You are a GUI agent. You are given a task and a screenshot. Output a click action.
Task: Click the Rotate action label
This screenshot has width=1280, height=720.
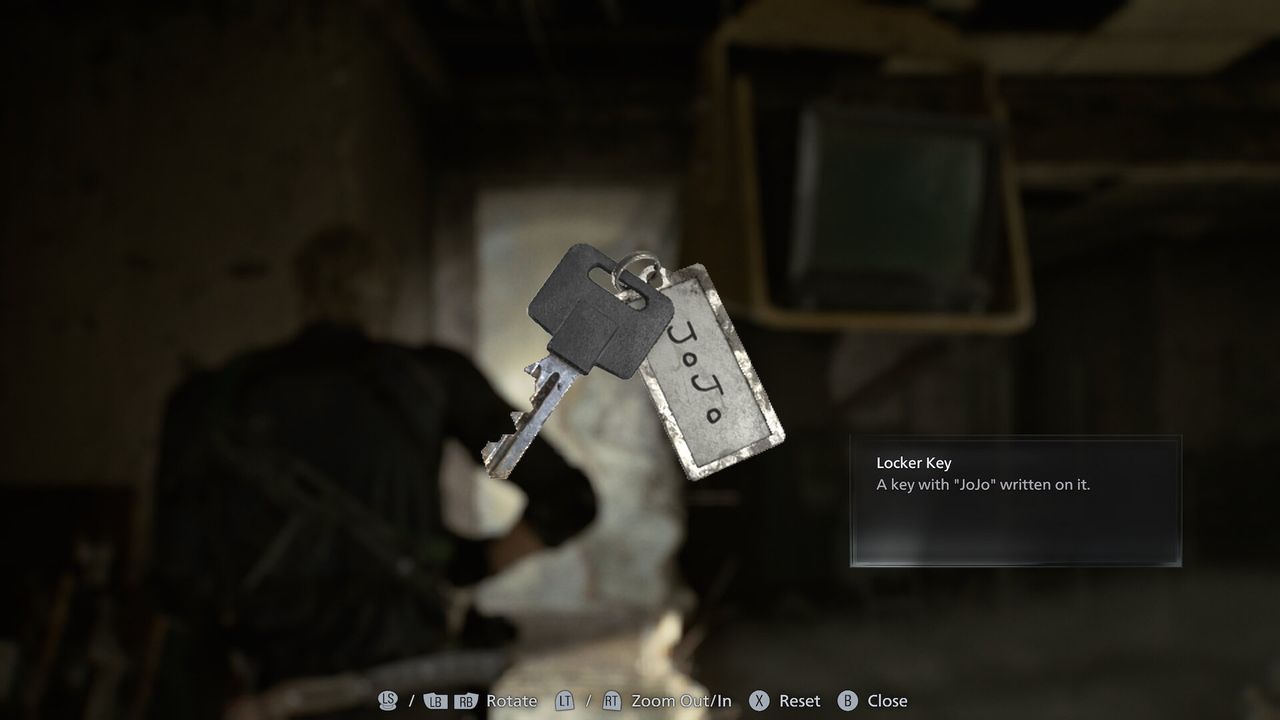(511, 701)
